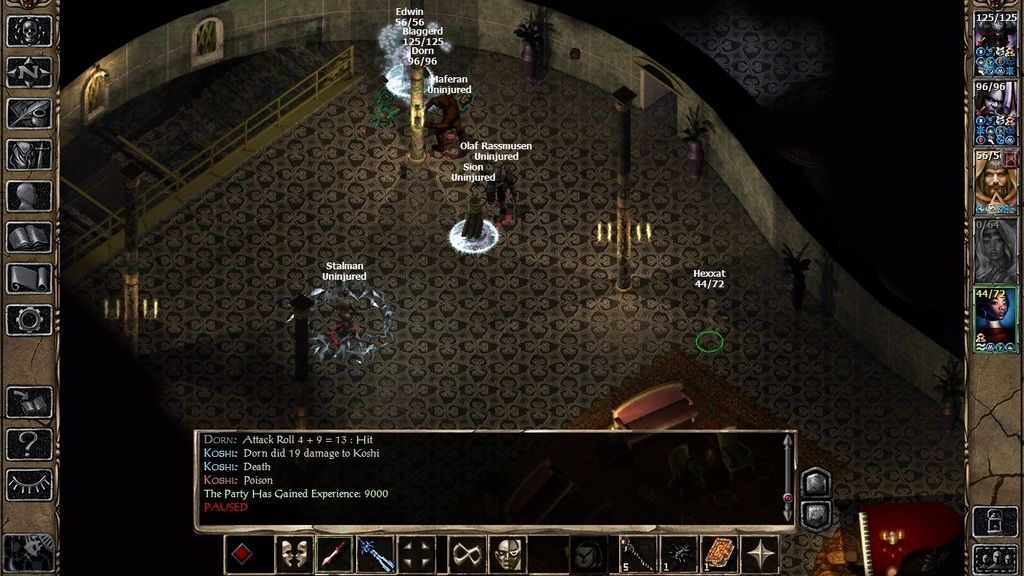Viewport: 1024px width, 576px height.
Task: Select the greyed-out dead party member portrait
Action: (994, 250)
